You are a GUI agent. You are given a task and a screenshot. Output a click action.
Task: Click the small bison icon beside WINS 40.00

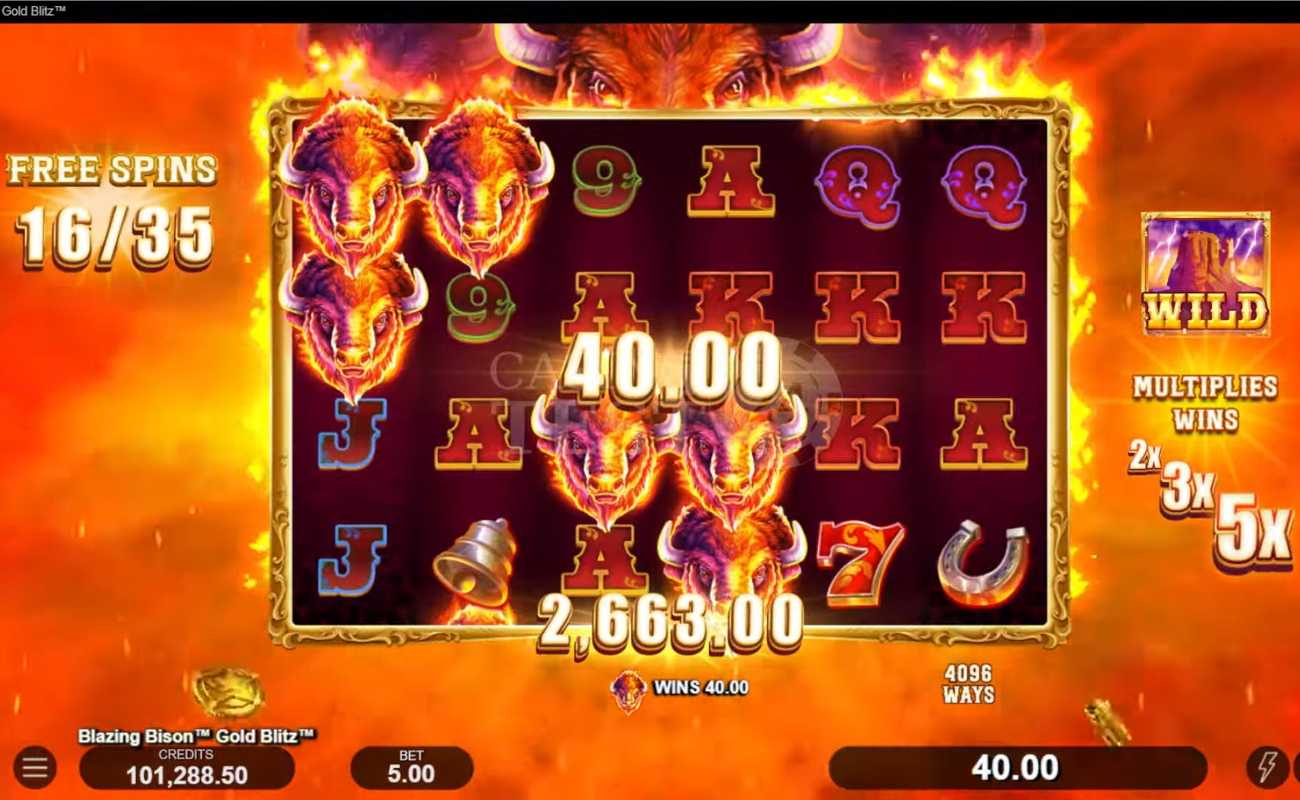(630, 690)
